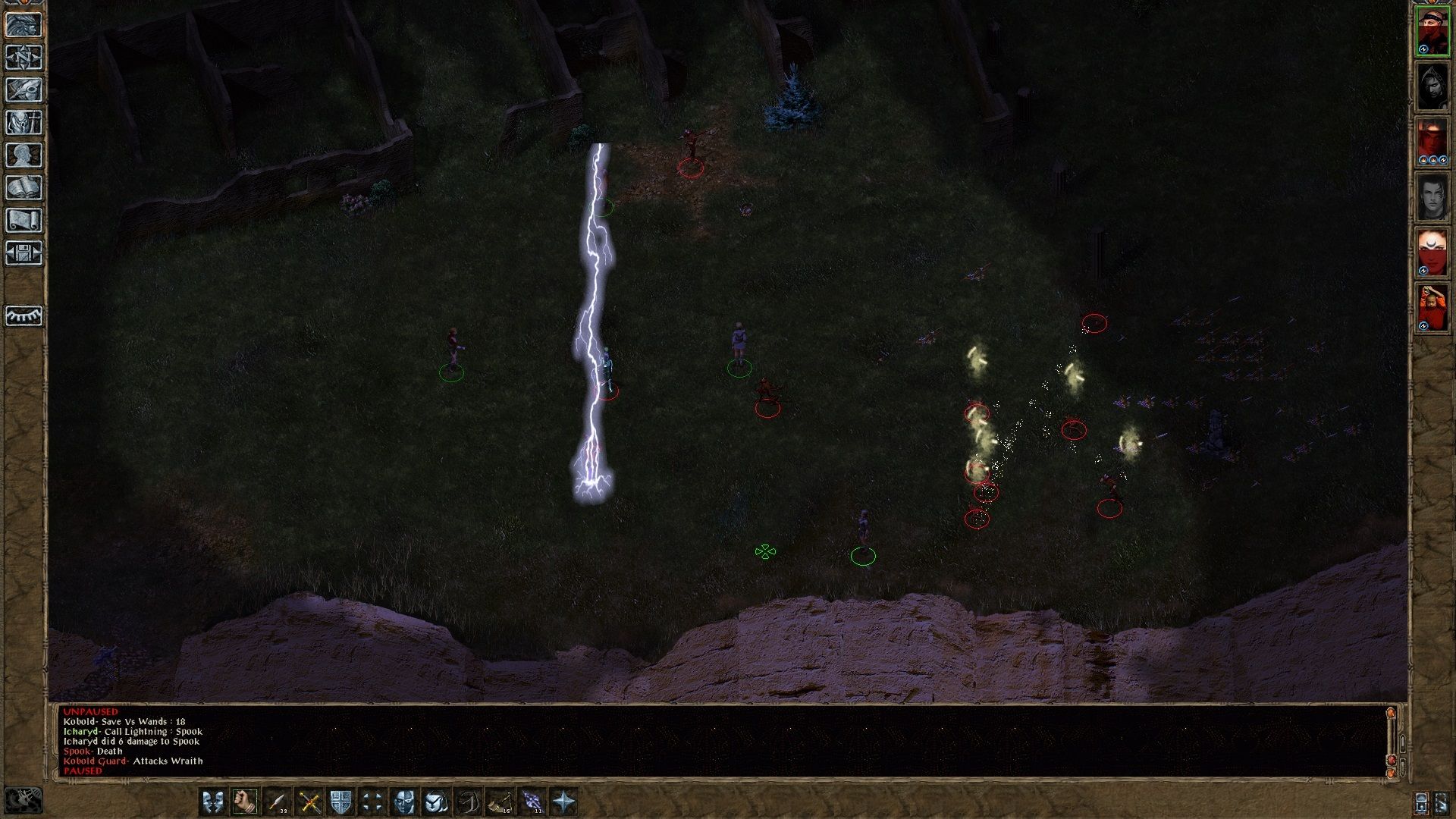Open the save/options floppy disk button

24,253
